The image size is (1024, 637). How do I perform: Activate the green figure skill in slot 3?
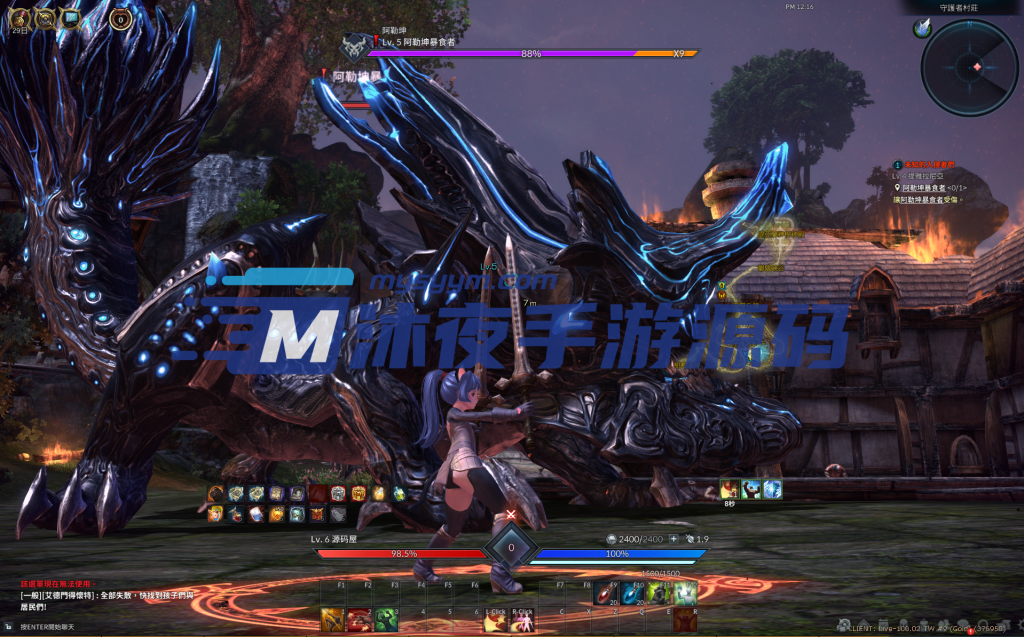[386, 620]
